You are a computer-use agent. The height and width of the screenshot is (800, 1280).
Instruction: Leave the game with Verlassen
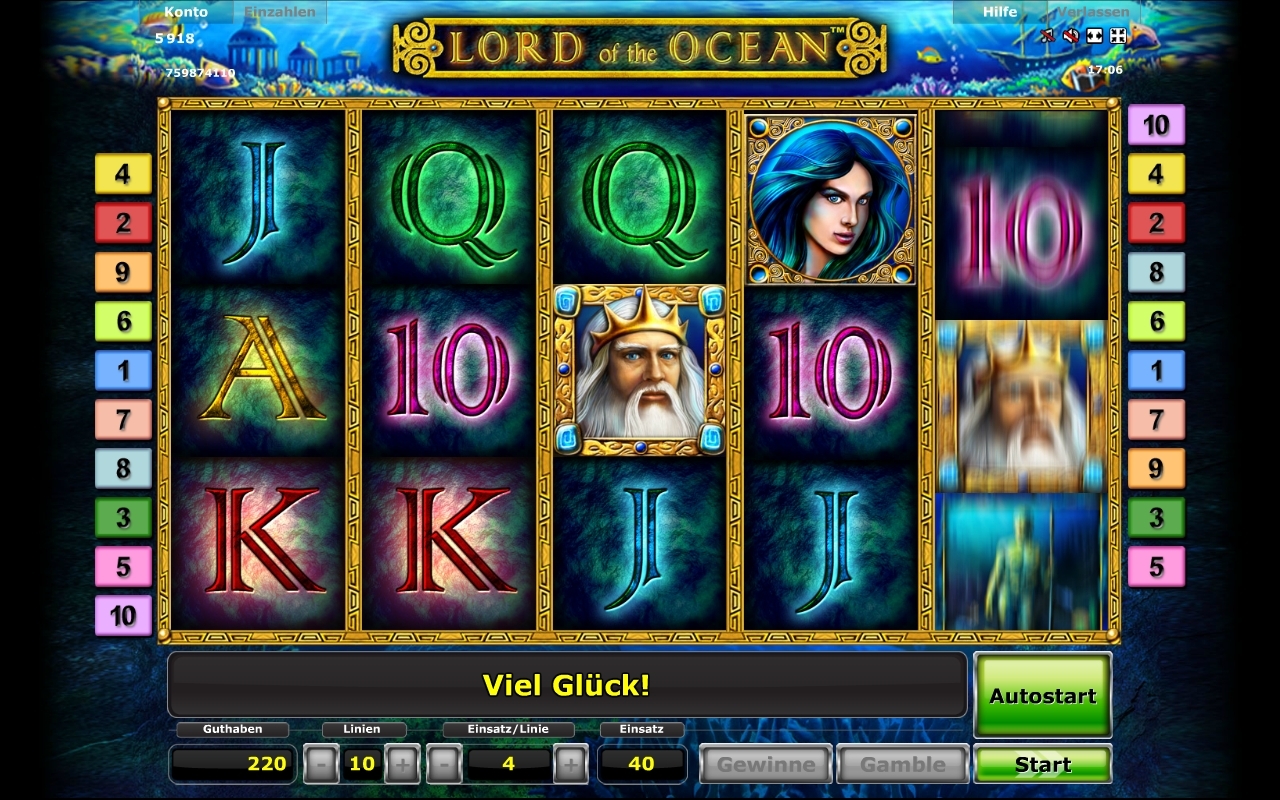click(x=1093, y=12)
